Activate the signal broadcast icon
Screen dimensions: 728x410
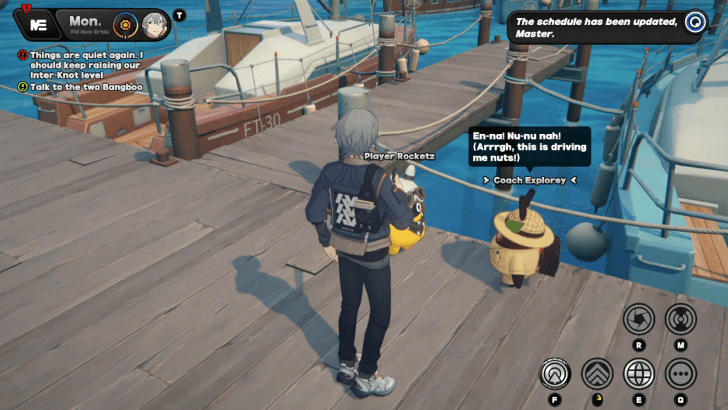tap(681, 319)
